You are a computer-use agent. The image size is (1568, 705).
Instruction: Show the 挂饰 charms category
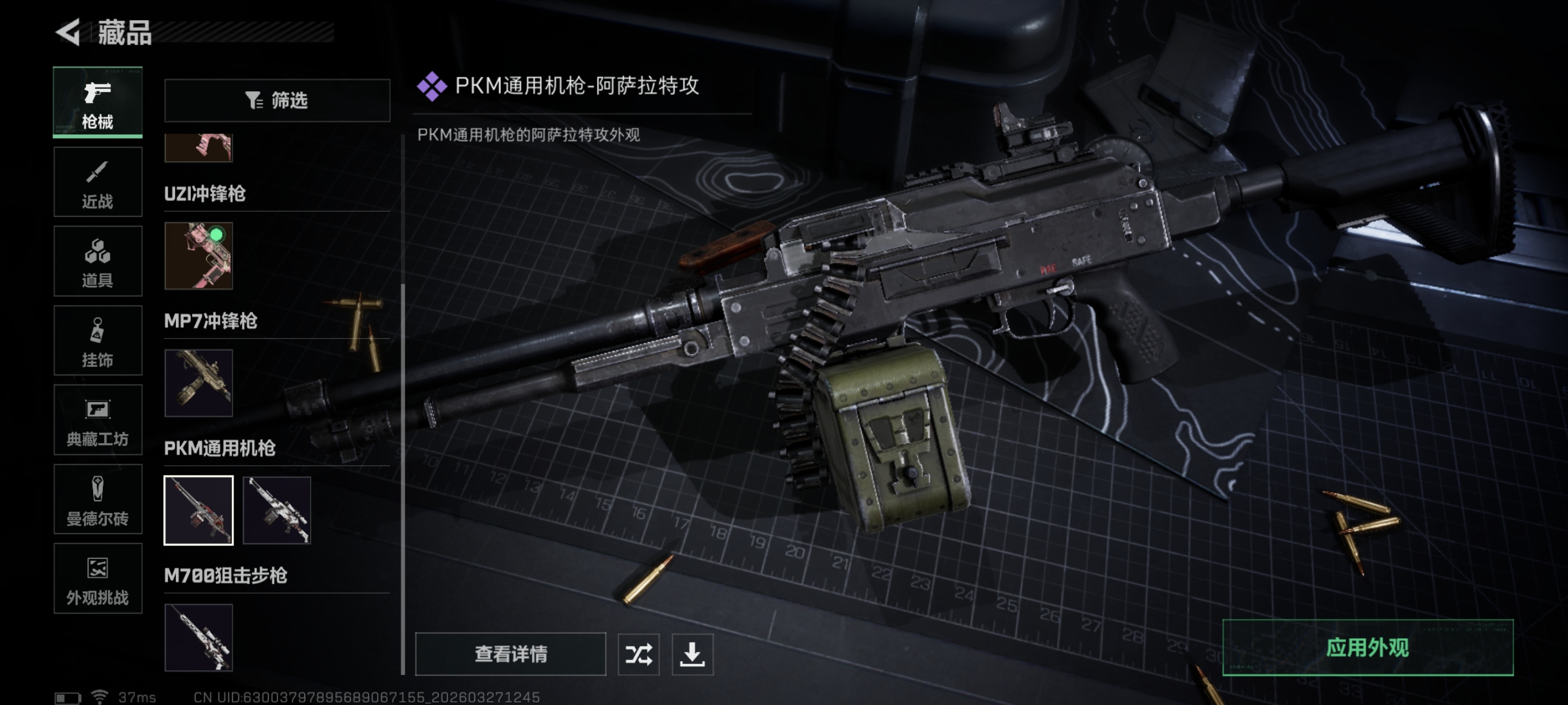[x=97, y=340]
